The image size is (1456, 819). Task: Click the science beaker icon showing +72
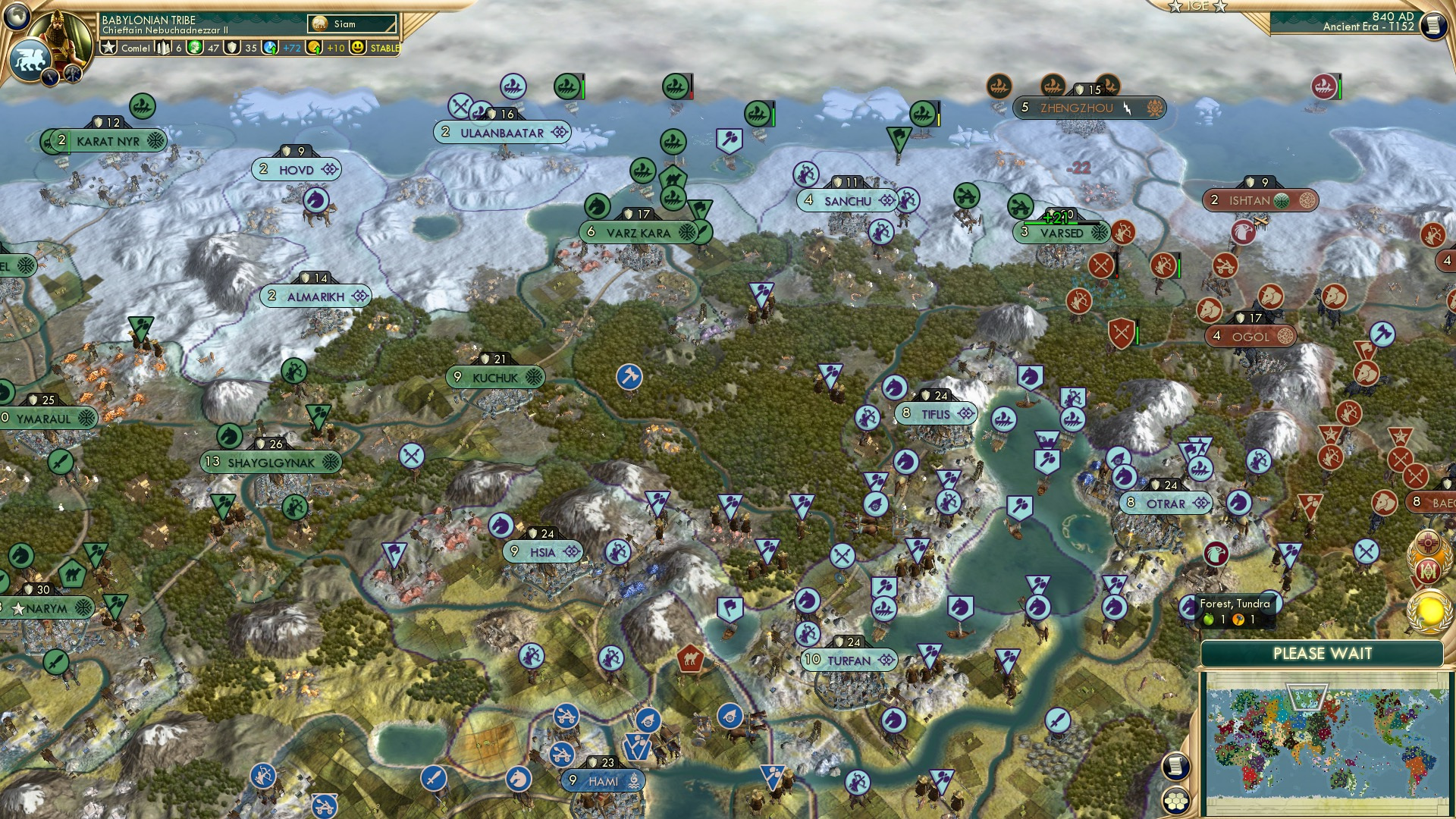coord(271,48)
